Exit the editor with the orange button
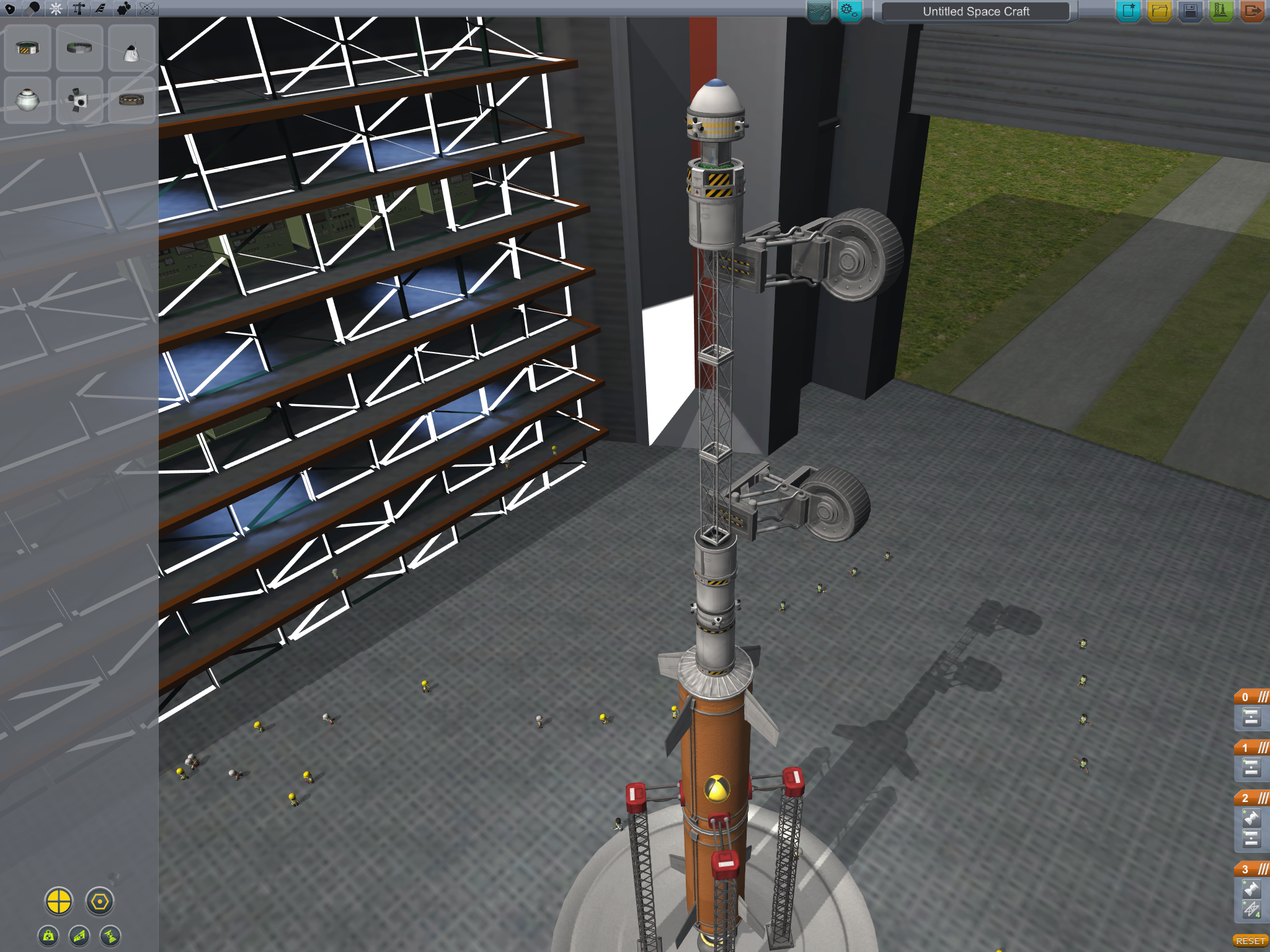Viewport: 1270px width, 952px height. [1252, 11]
